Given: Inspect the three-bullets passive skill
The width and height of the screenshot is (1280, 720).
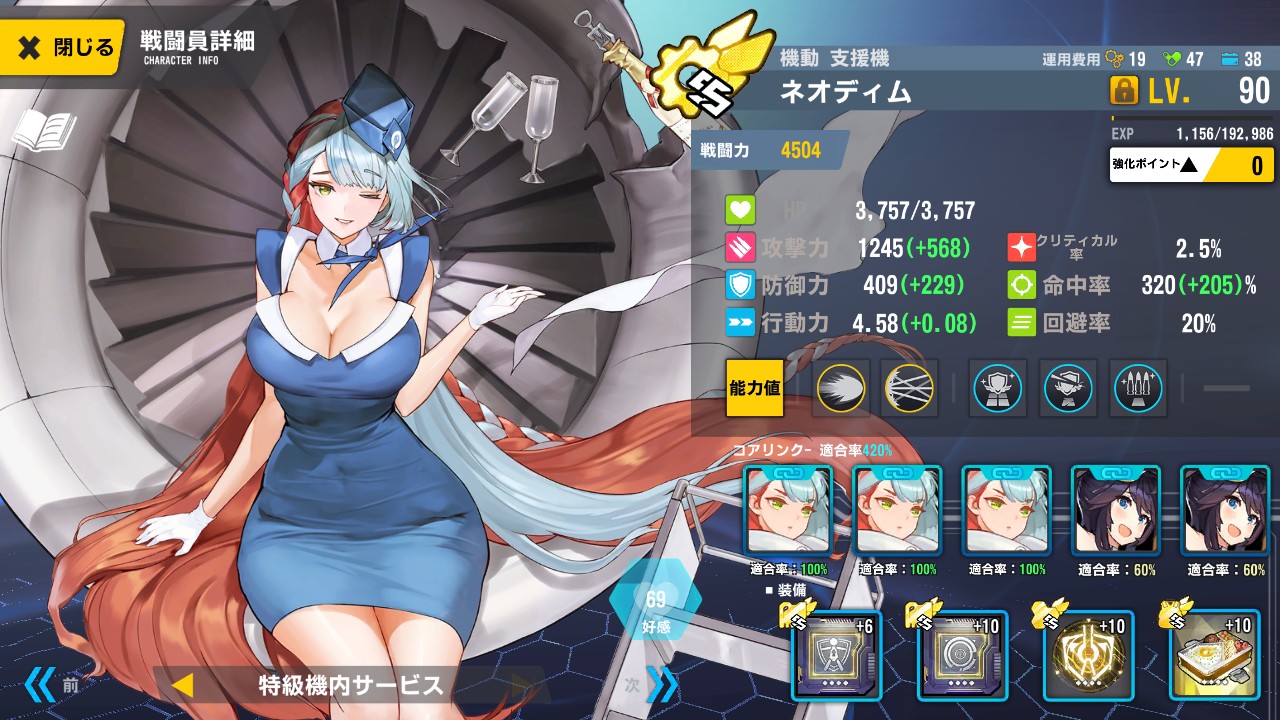Looking at the screenshot, I should [x=1138, y=388].
